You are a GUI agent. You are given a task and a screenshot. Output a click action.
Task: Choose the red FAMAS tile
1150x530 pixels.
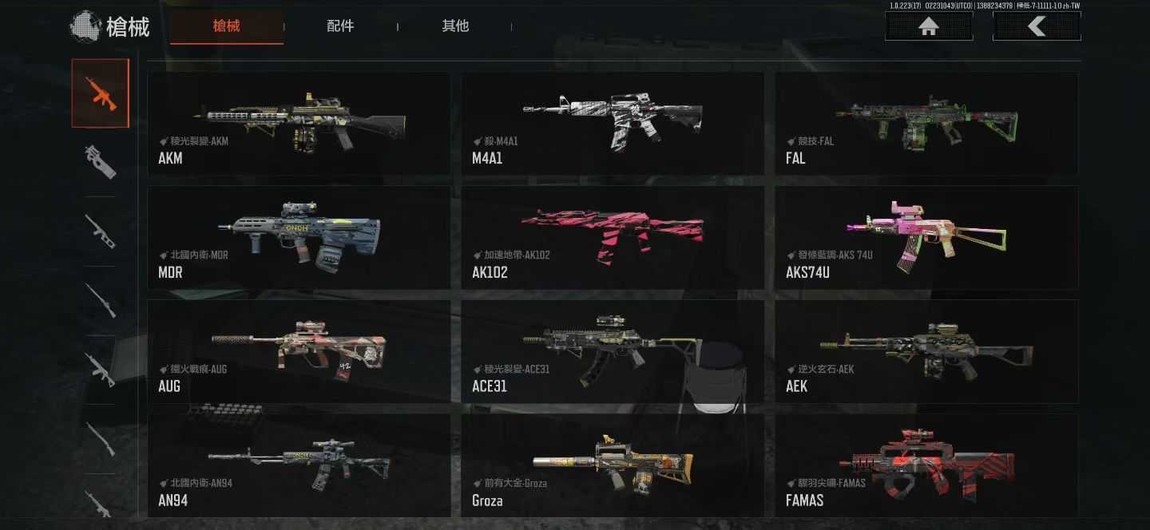tap(926, 462)
